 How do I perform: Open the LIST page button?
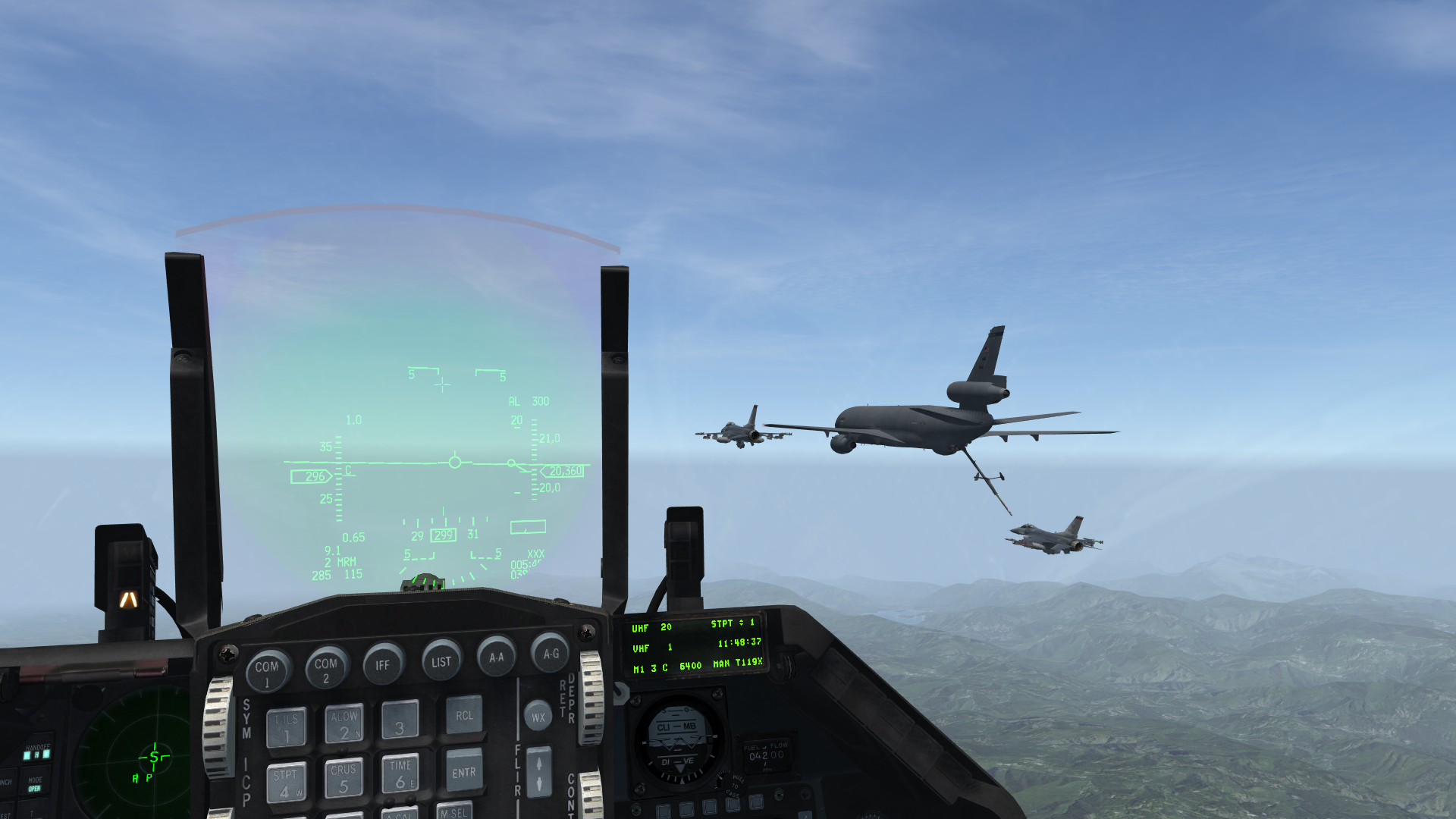tap(441, 661)
